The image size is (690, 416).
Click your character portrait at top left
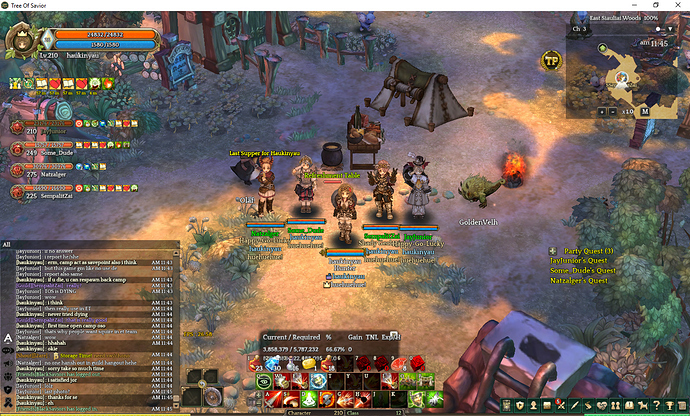[x=19, y=41]
